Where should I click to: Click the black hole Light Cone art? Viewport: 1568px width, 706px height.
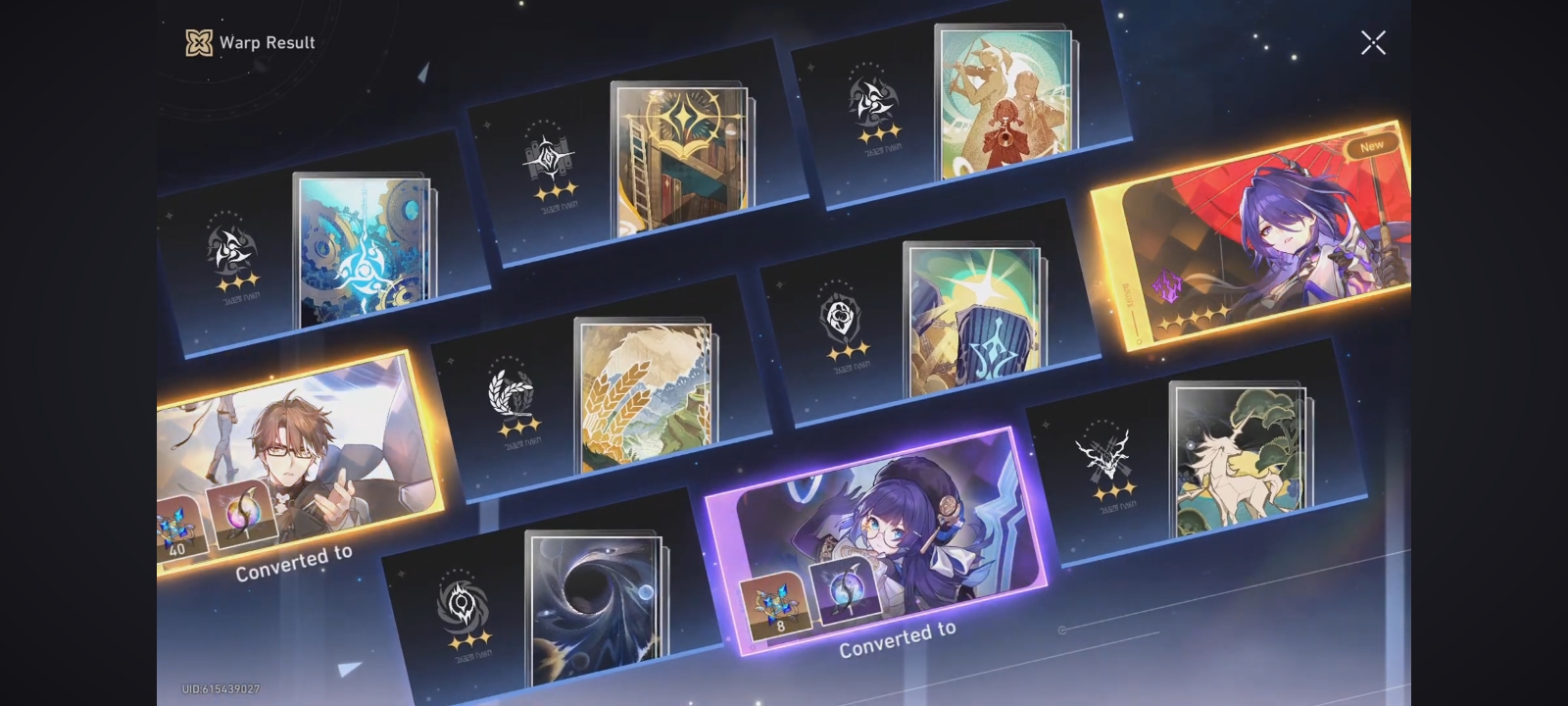click(593, 603)
